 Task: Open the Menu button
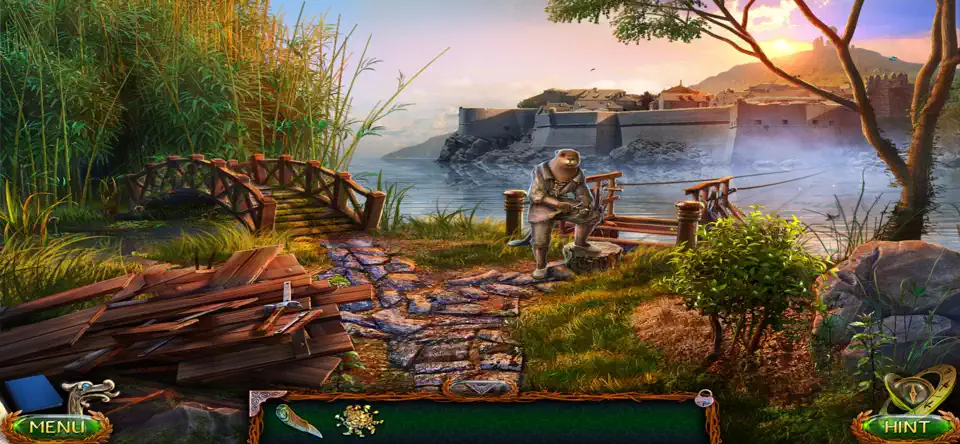(x=55, y=428)
